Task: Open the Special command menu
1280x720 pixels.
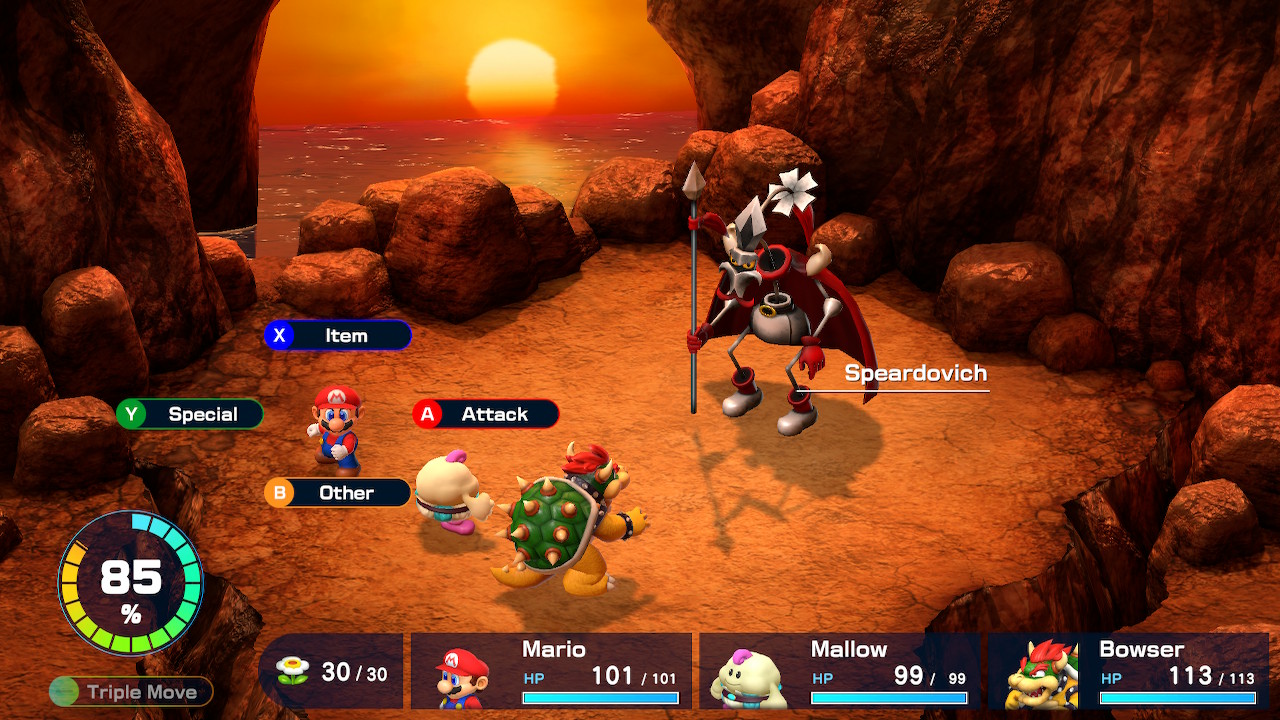Action: tap(189, 414)
